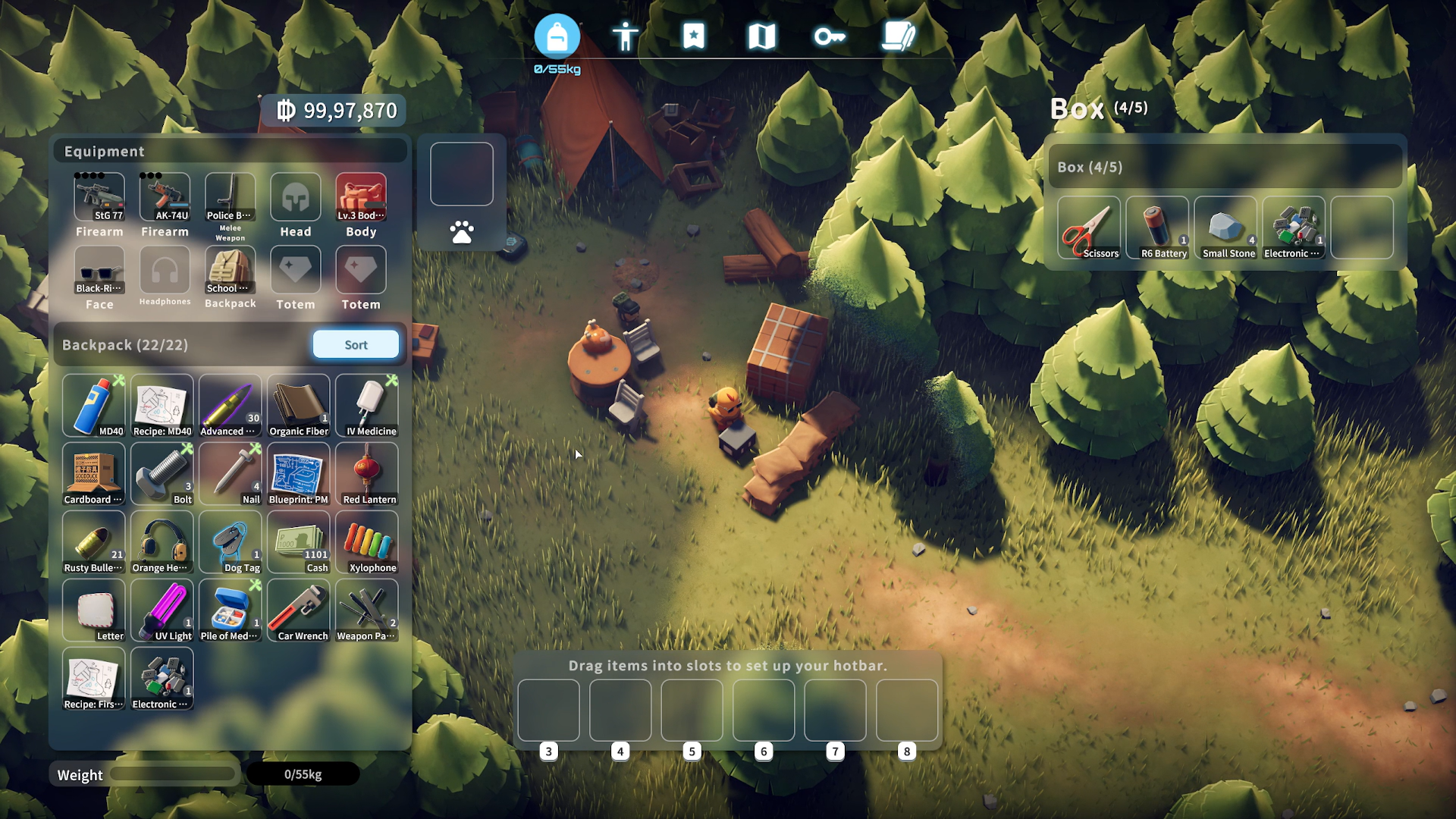Select the School backpack equipment slot

click(230, 271)
